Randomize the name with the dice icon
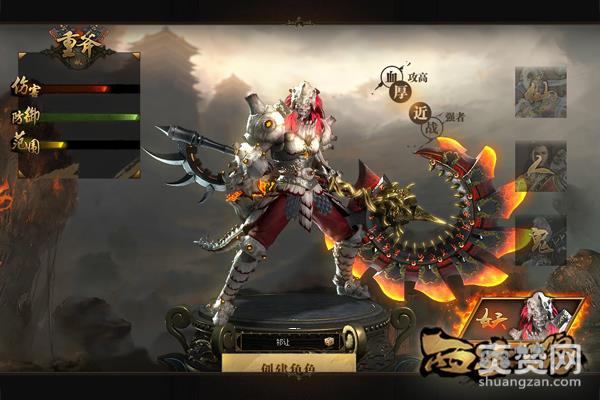The image size is (600, 400). pos(326,341)
